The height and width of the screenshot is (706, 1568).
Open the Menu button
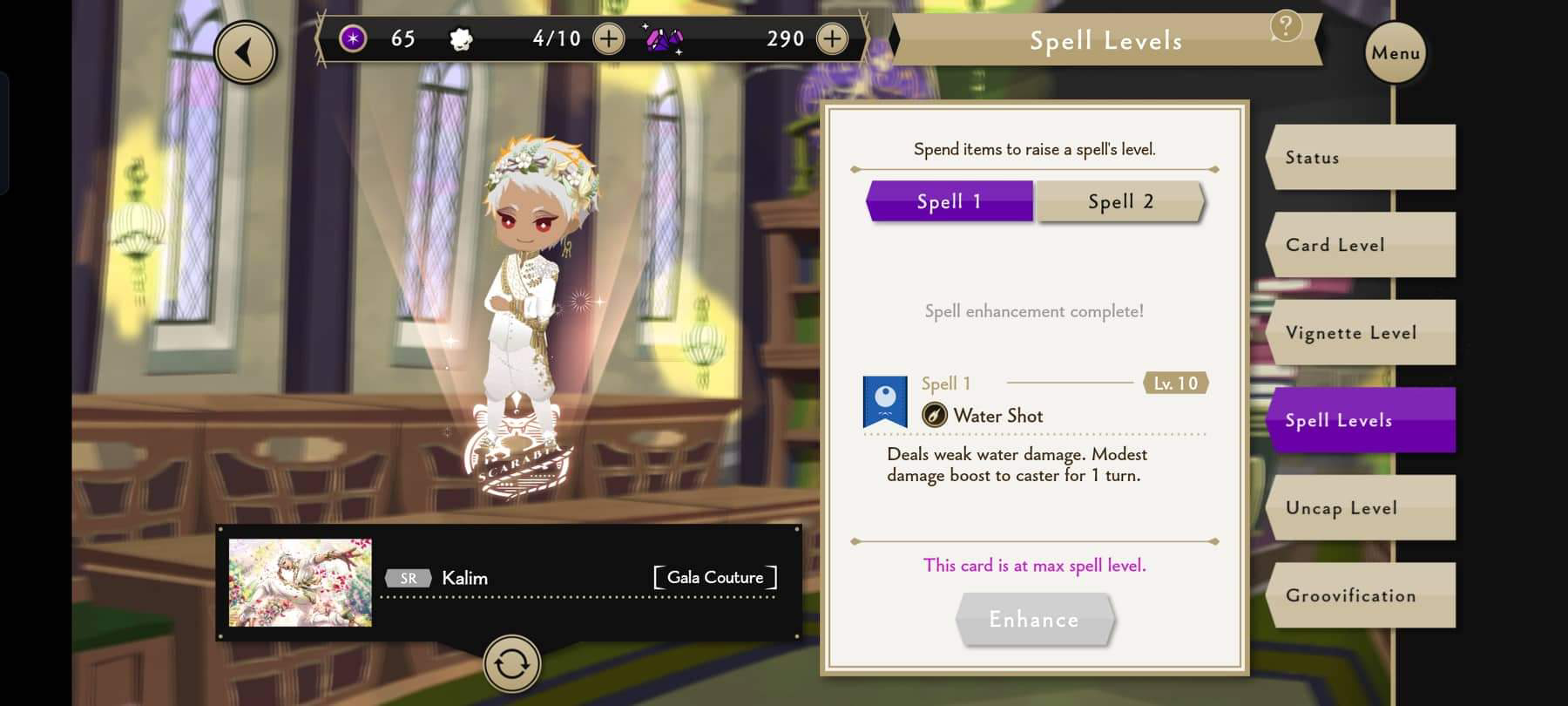tap(1395, 53)
